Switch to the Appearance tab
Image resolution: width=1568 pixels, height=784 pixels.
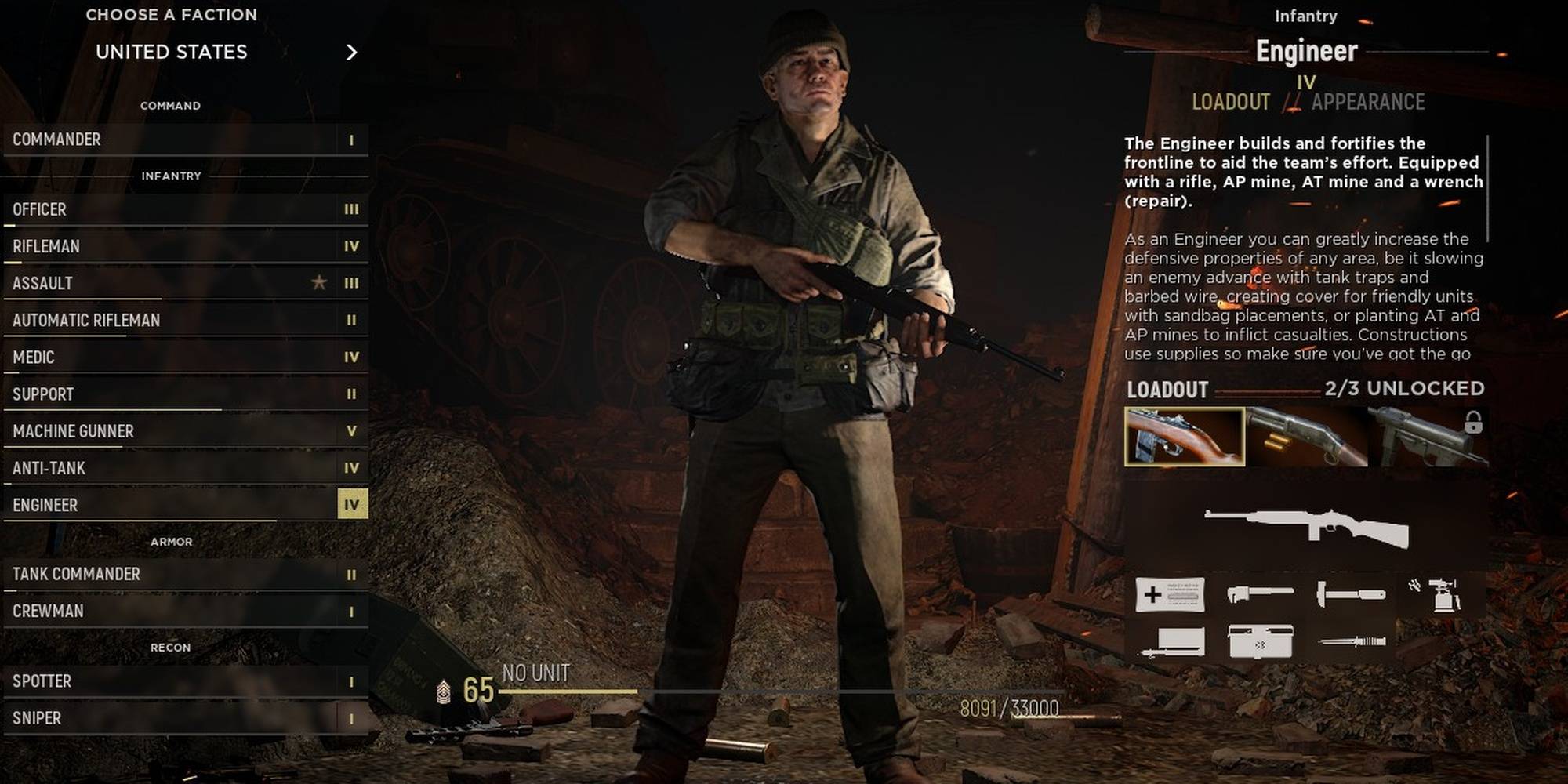pyautogui.click(x=1367, y=102)
